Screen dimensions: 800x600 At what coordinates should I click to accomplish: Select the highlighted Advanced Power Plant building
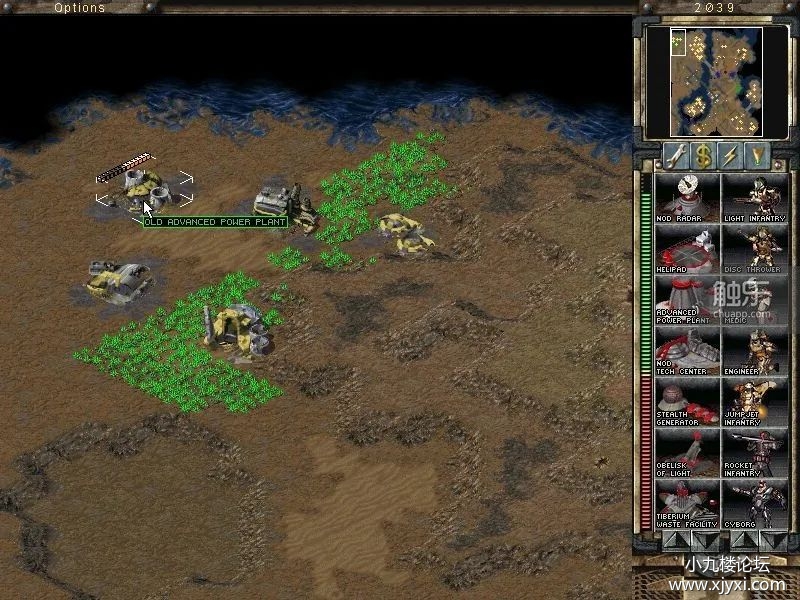[x=142, y=187]
